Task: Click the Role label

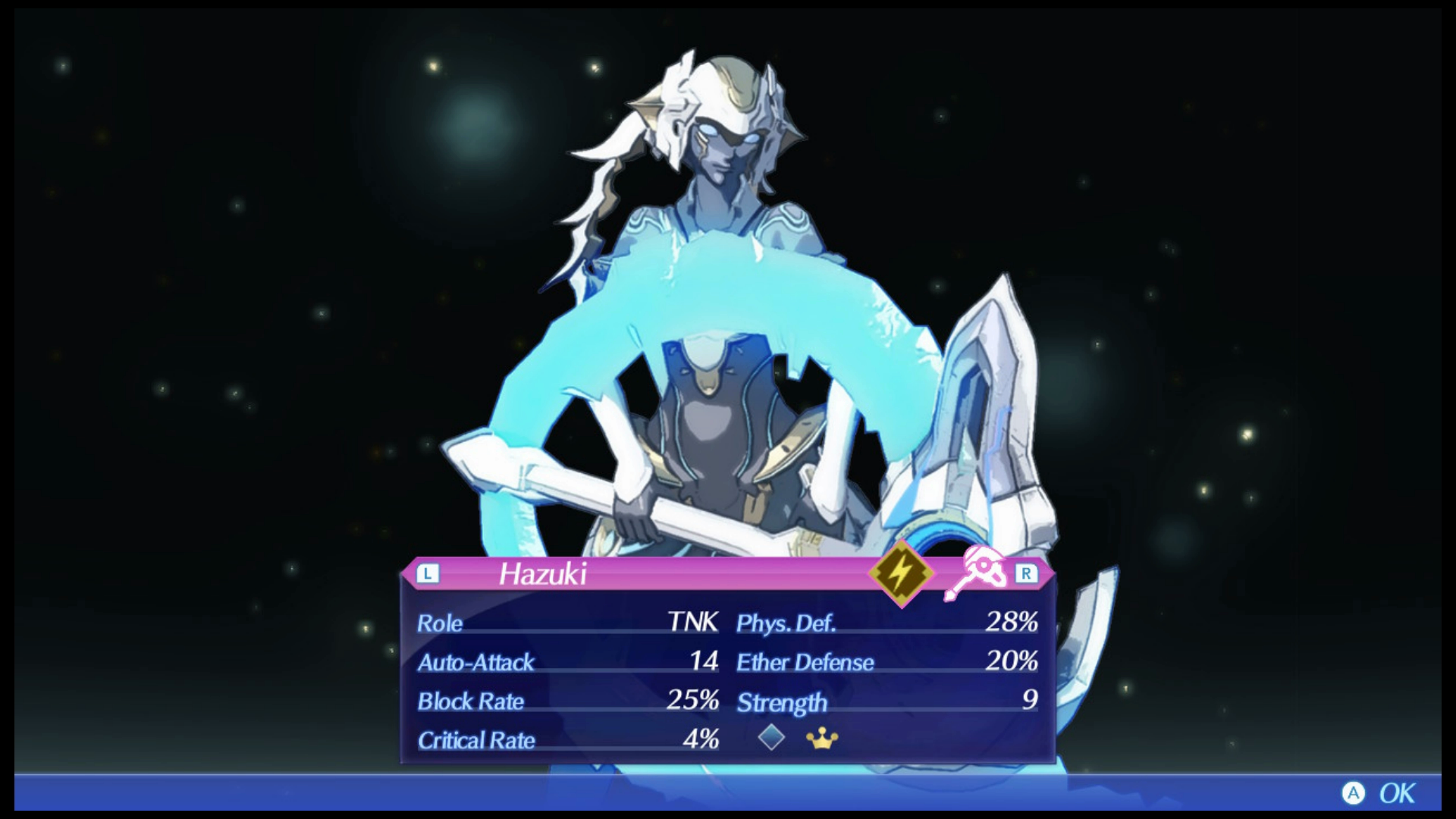Action: 438,623
